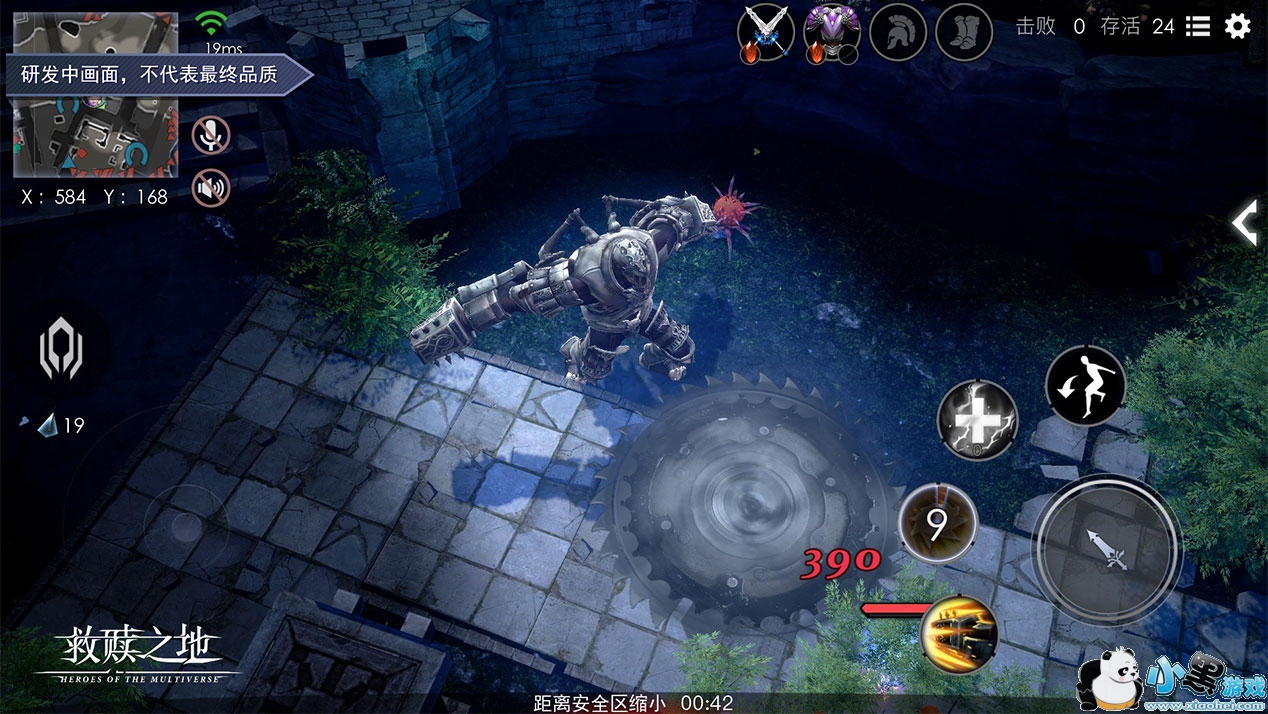This screenshot has height=714, width=1268.
Task: Select the empty boots equipment slot
Action: [964, 33]
